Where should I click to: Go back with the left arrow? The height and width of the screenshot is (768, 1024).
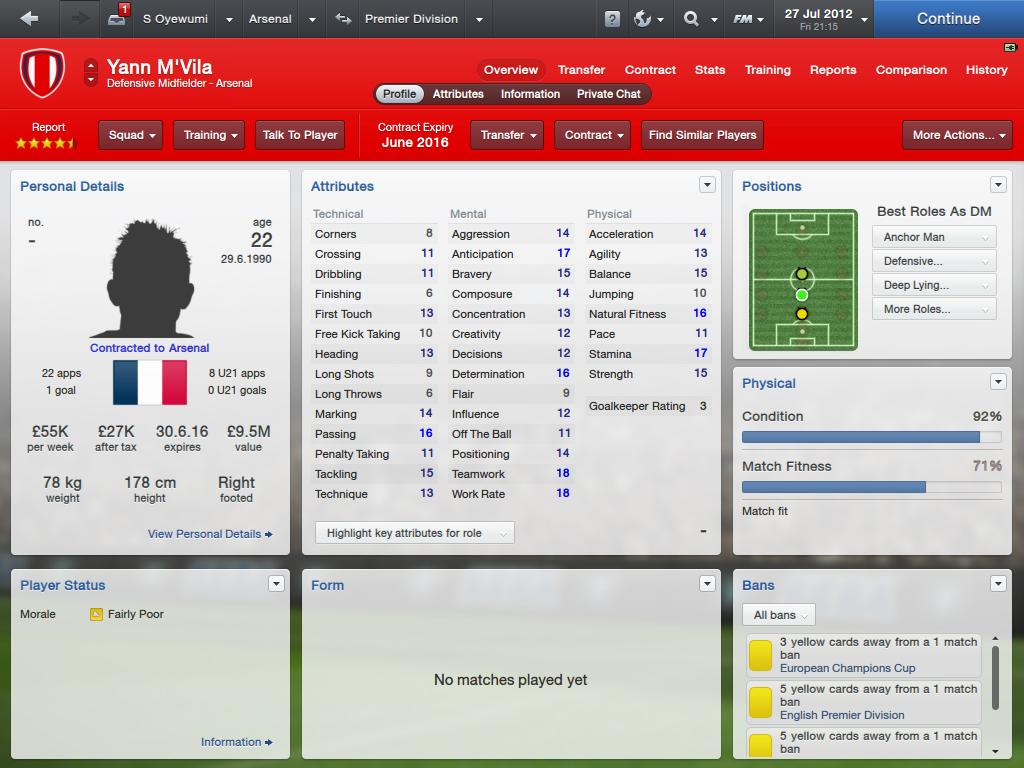[x=29, y=19]
